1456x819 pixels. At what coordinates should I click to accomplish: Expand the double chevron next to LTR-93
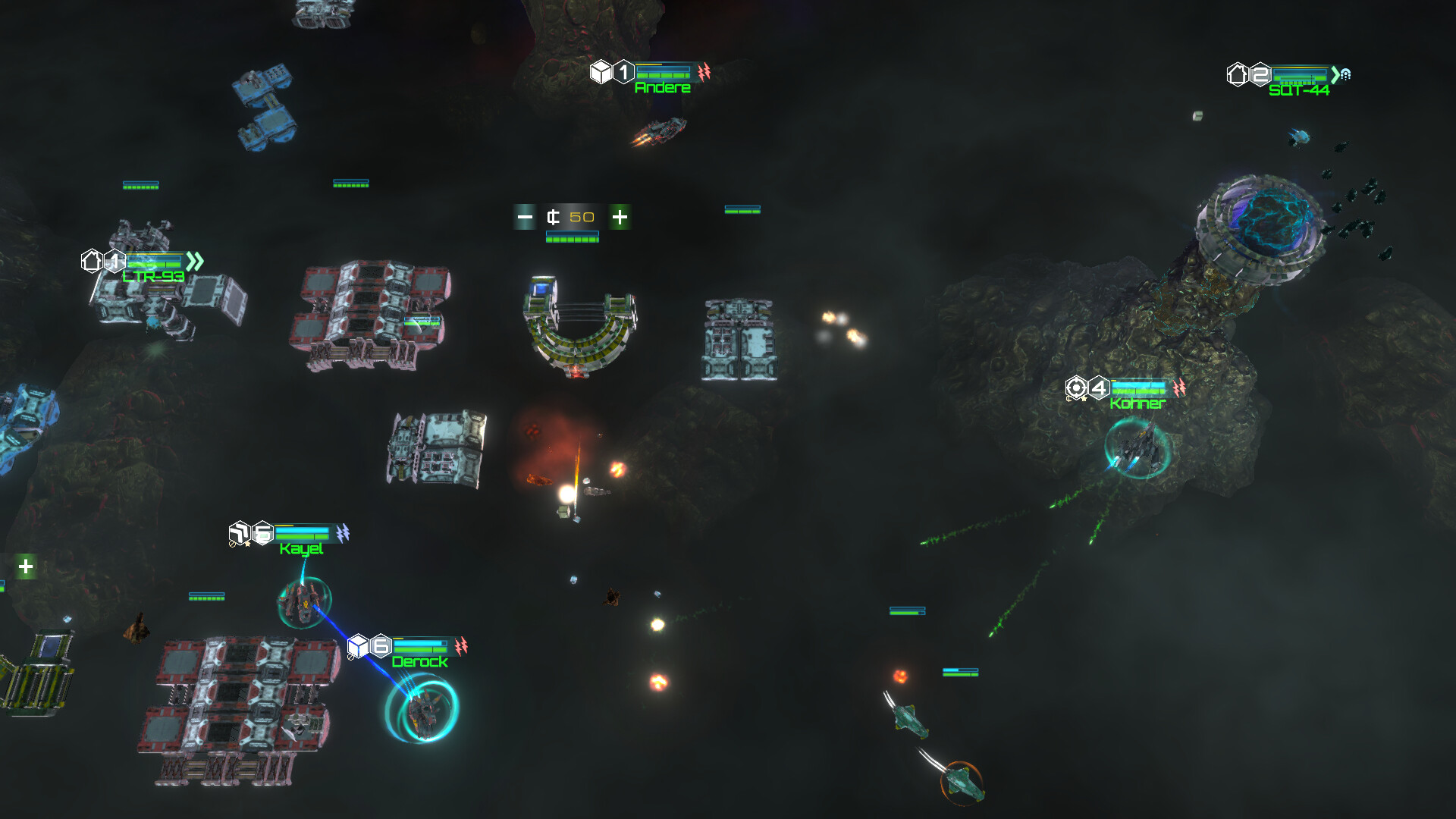[x=196, y=262]
